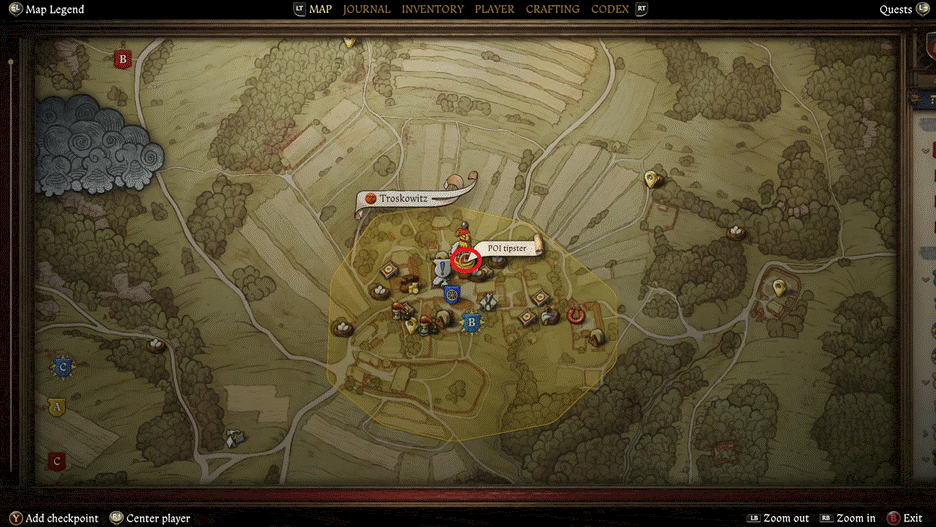Click the exclamation mark shield marker

point(439,269)
